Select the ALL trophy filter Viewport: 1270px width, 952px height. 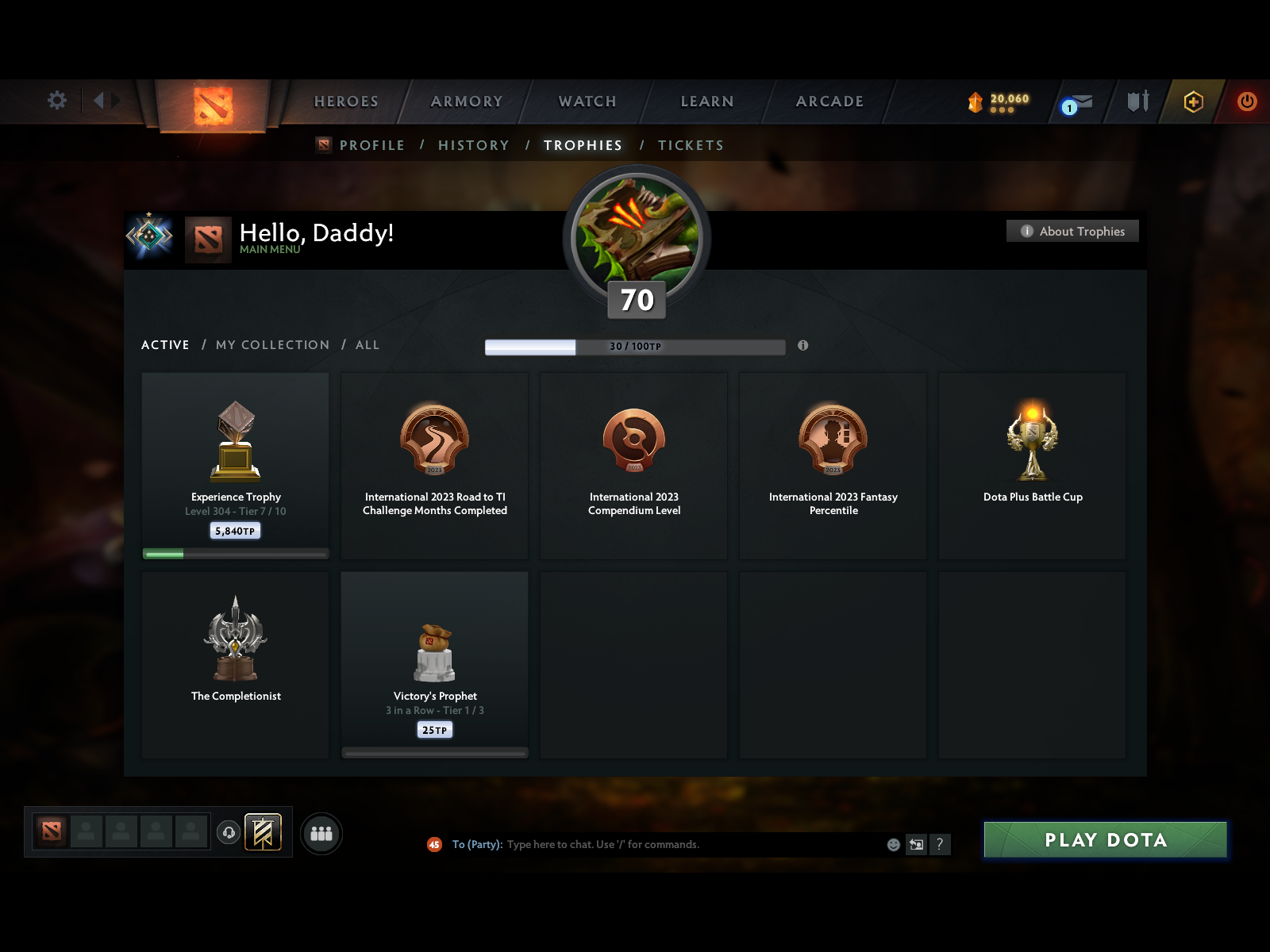(x=368, y=344)
